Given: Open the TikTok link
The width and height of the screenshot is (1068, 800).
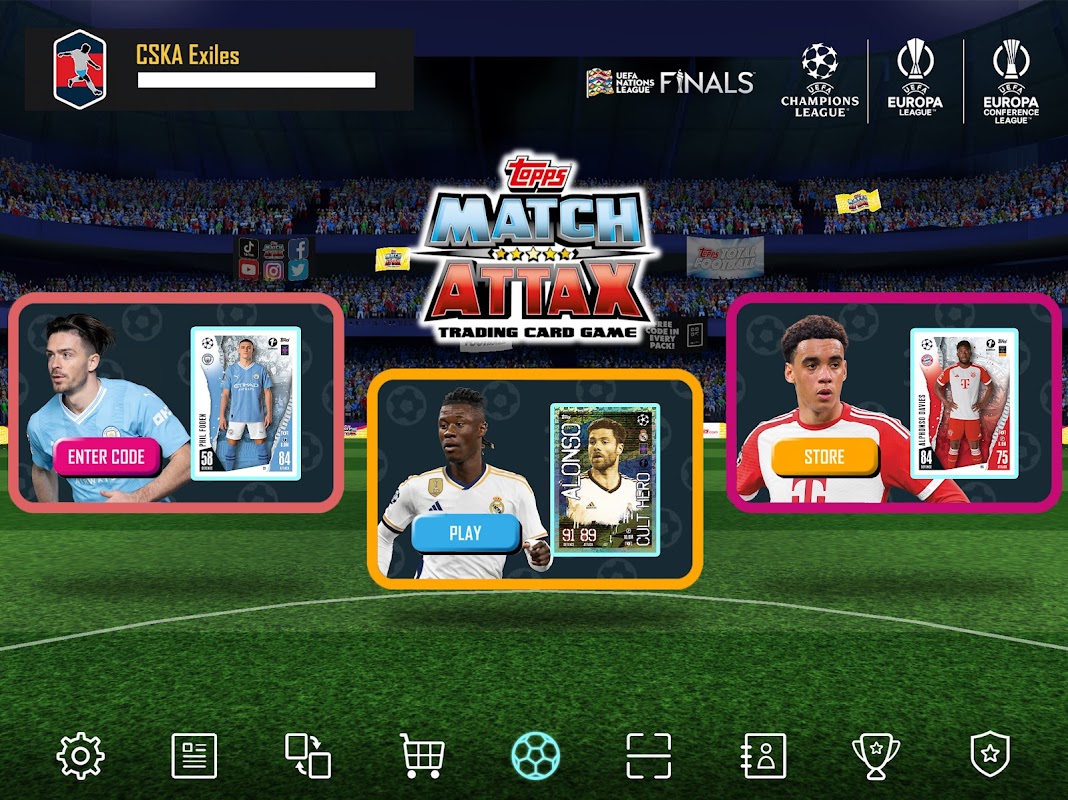Looking at the screenshot, I should pyautogui.click(x=249, y=249).
